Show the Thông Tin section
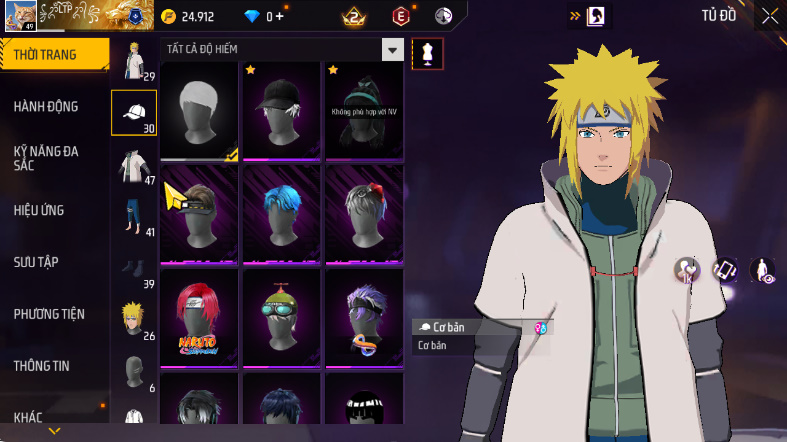 click(43, 366)
